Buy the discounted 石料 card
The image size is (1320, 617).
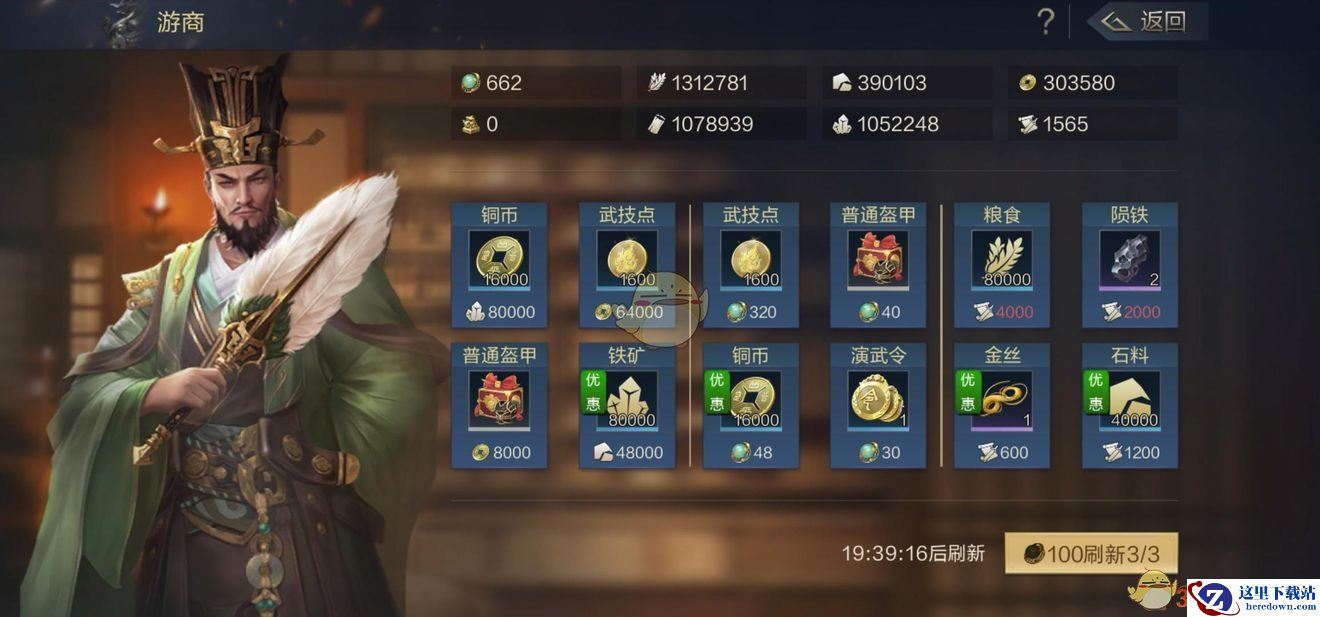(x=1130, y=405)
